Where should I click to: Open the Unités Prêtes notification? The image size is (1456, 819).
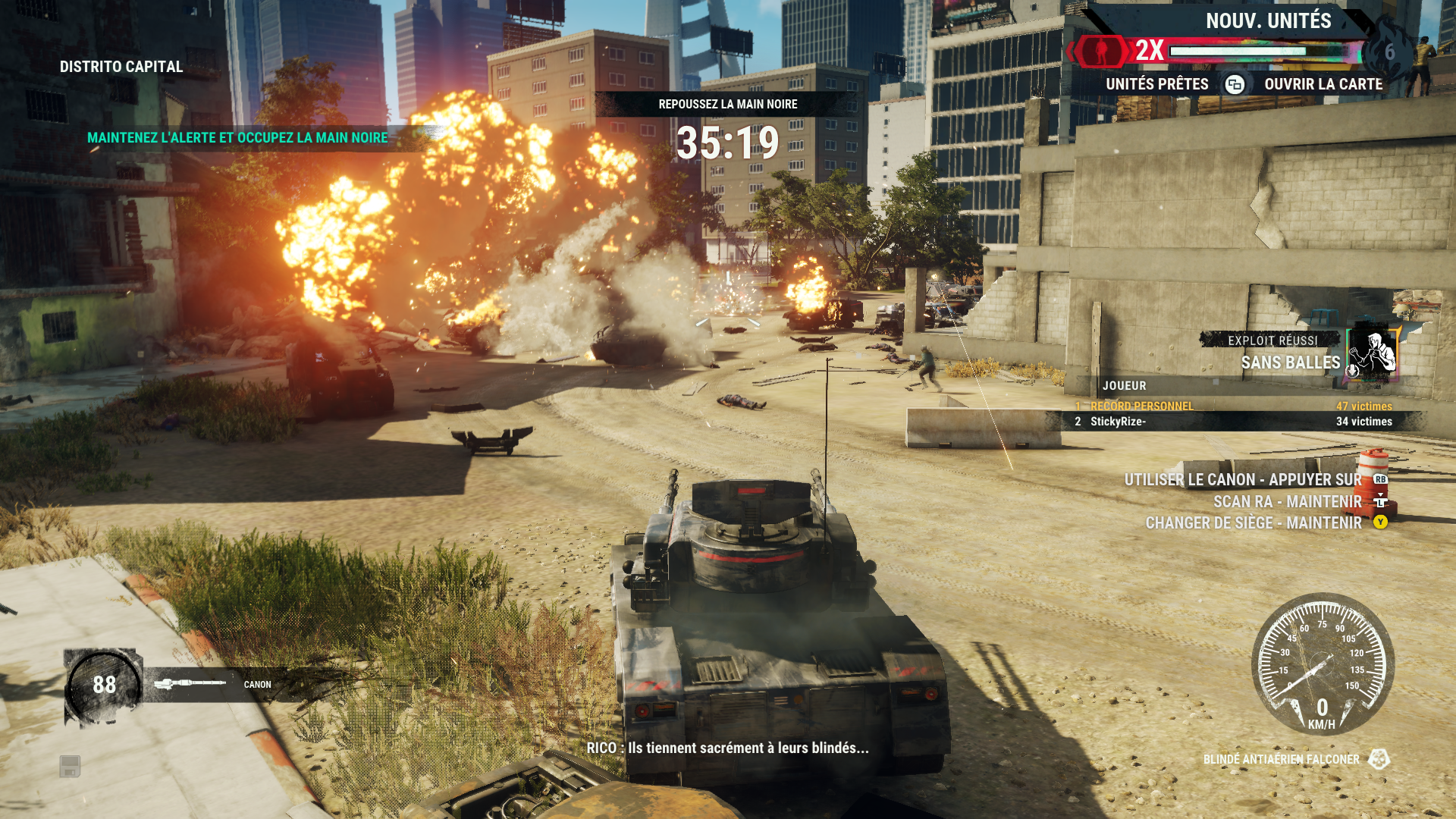1157,84
